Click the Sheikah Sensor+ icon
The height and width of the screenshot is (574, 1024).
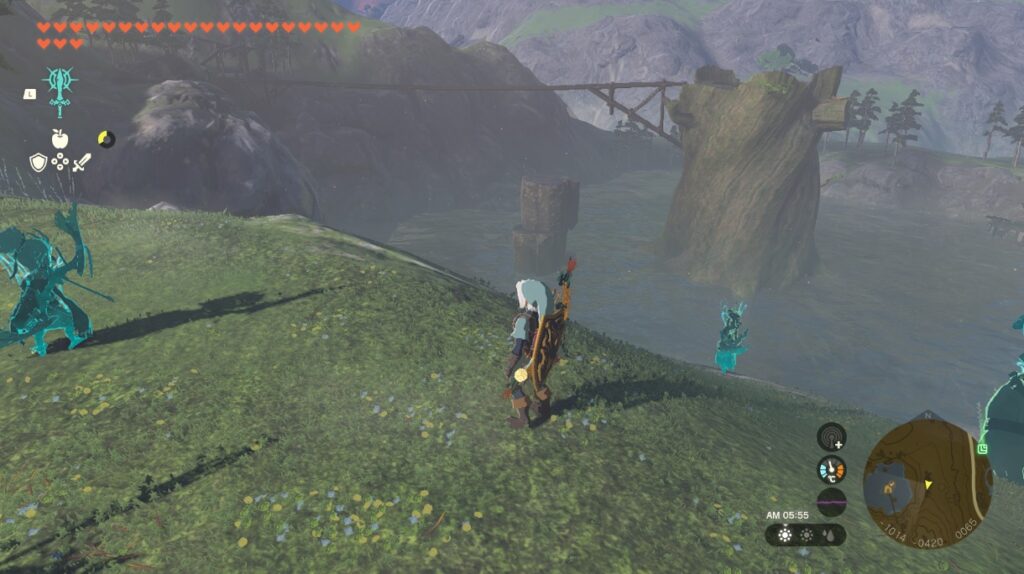click(x=831, y=437)
